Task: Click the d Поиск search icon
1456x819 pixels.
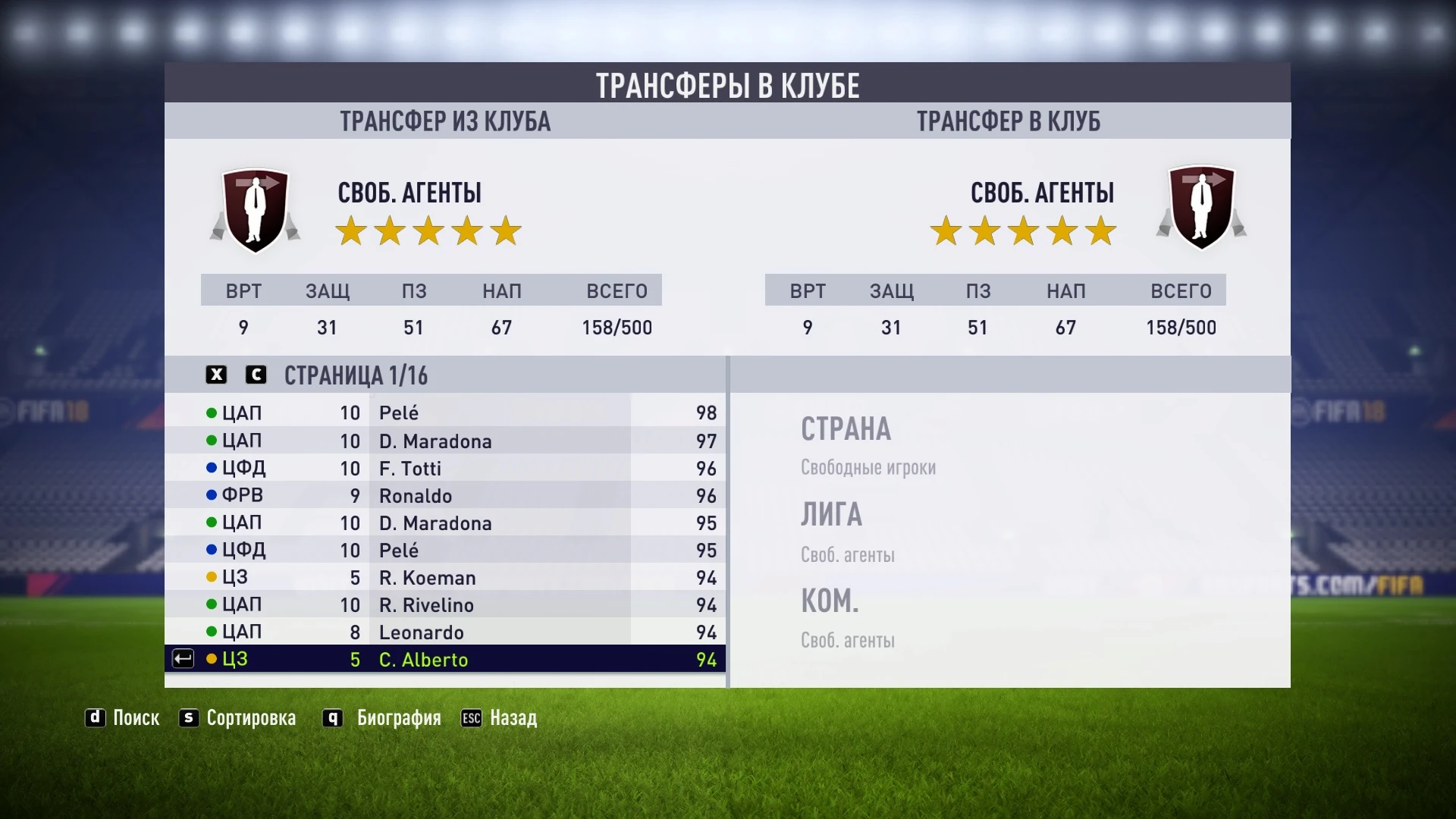Action: pos(96,717)
